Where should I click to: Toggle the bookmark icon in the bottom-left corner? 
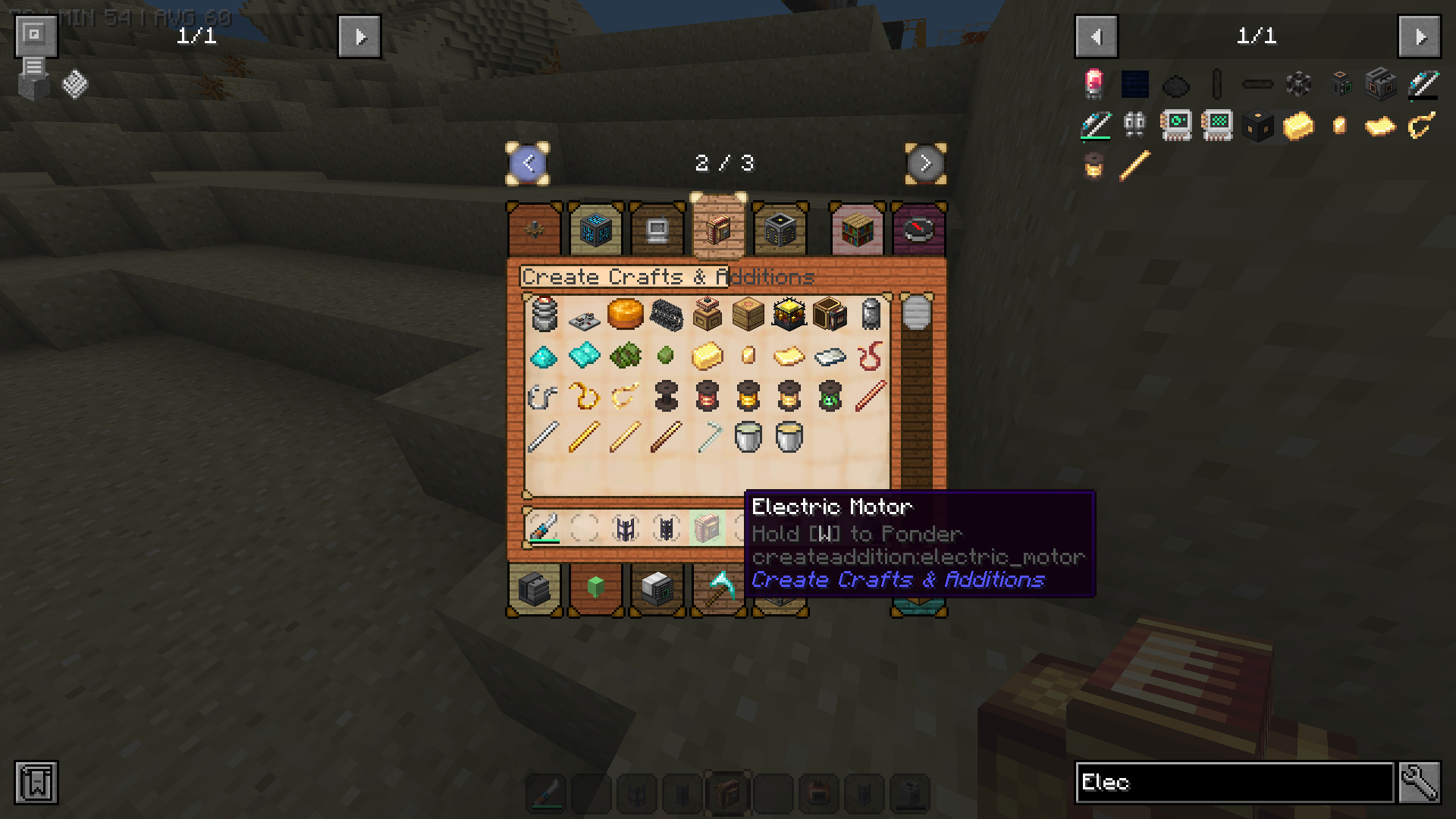click(34, 783)
